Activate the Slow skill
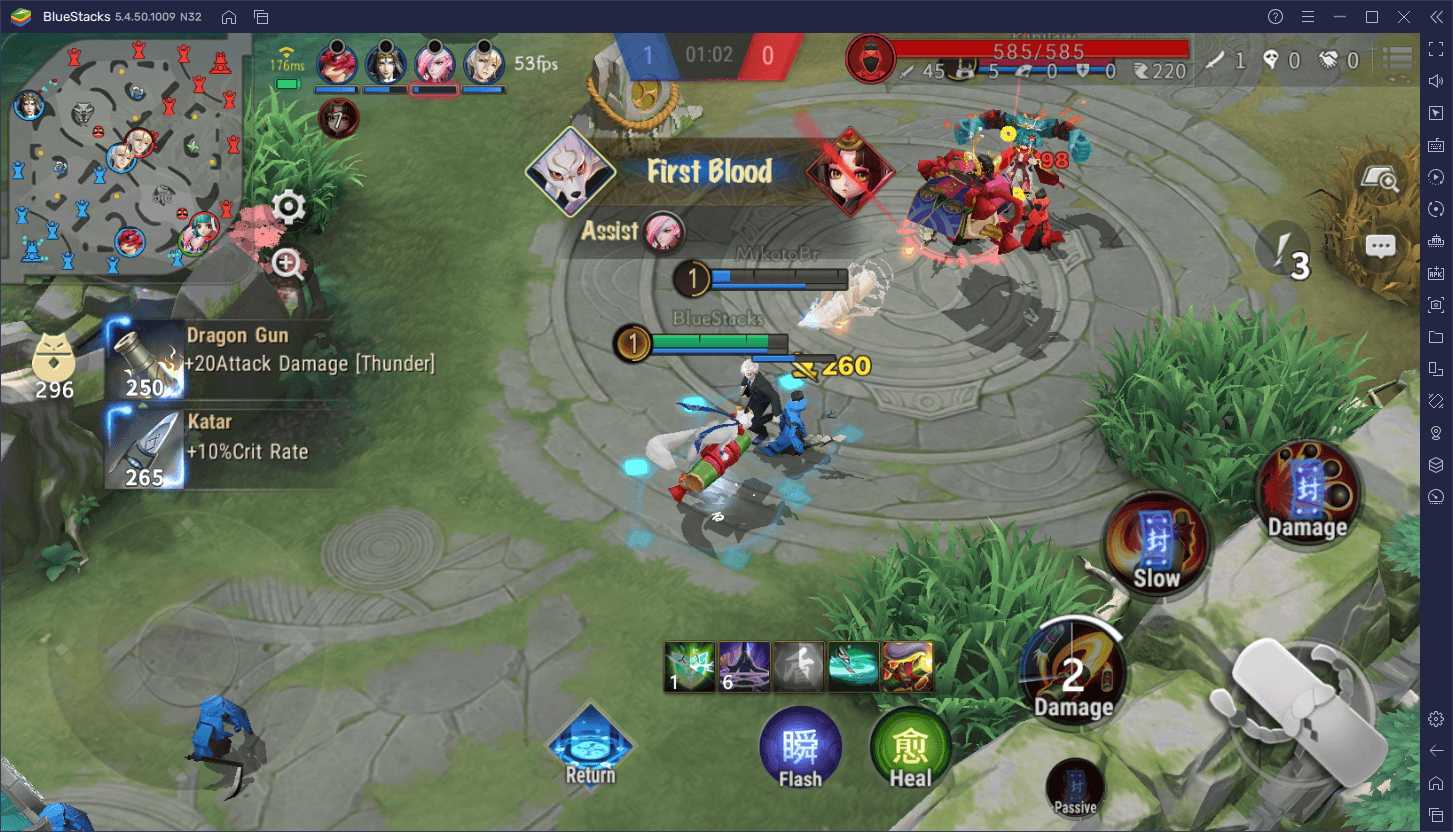Screen dimensions: 1453x832 (1157, 545)
